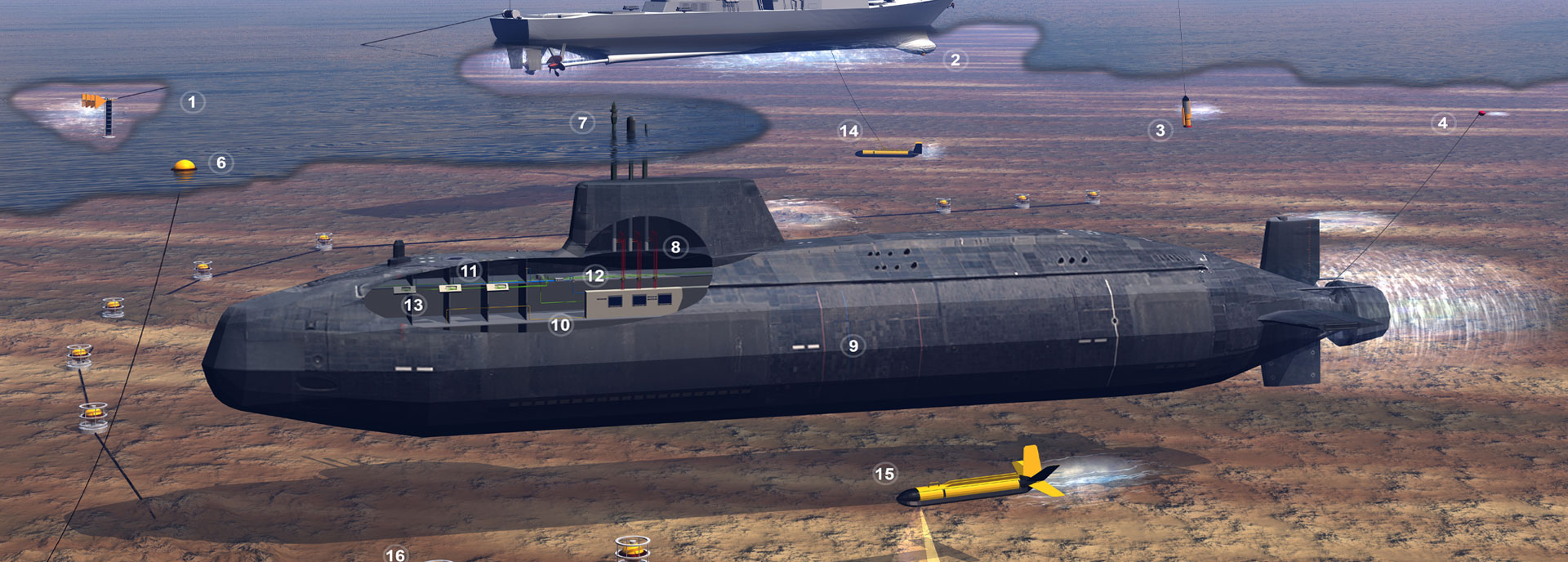Image resolution: width=1568 pixels, height=562 pixels.
Task: Open the number 10 hotspot
Action: pyautogui.click(x=559, y=325)
